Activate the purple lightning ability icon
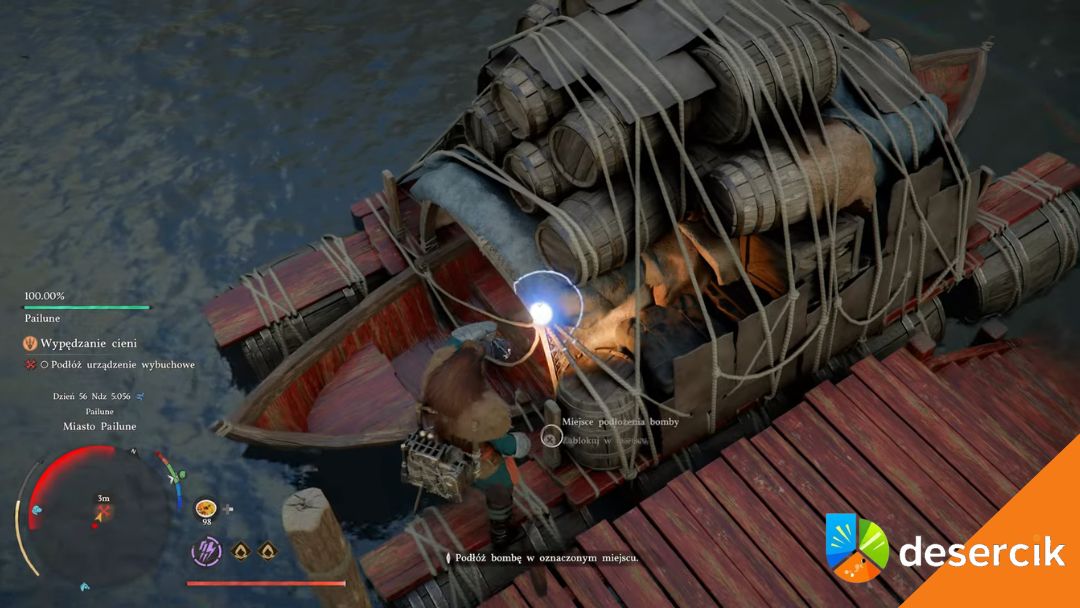The height and width of the screenshot is (608, 1080). pyautogui.click(x=206, y=551)
